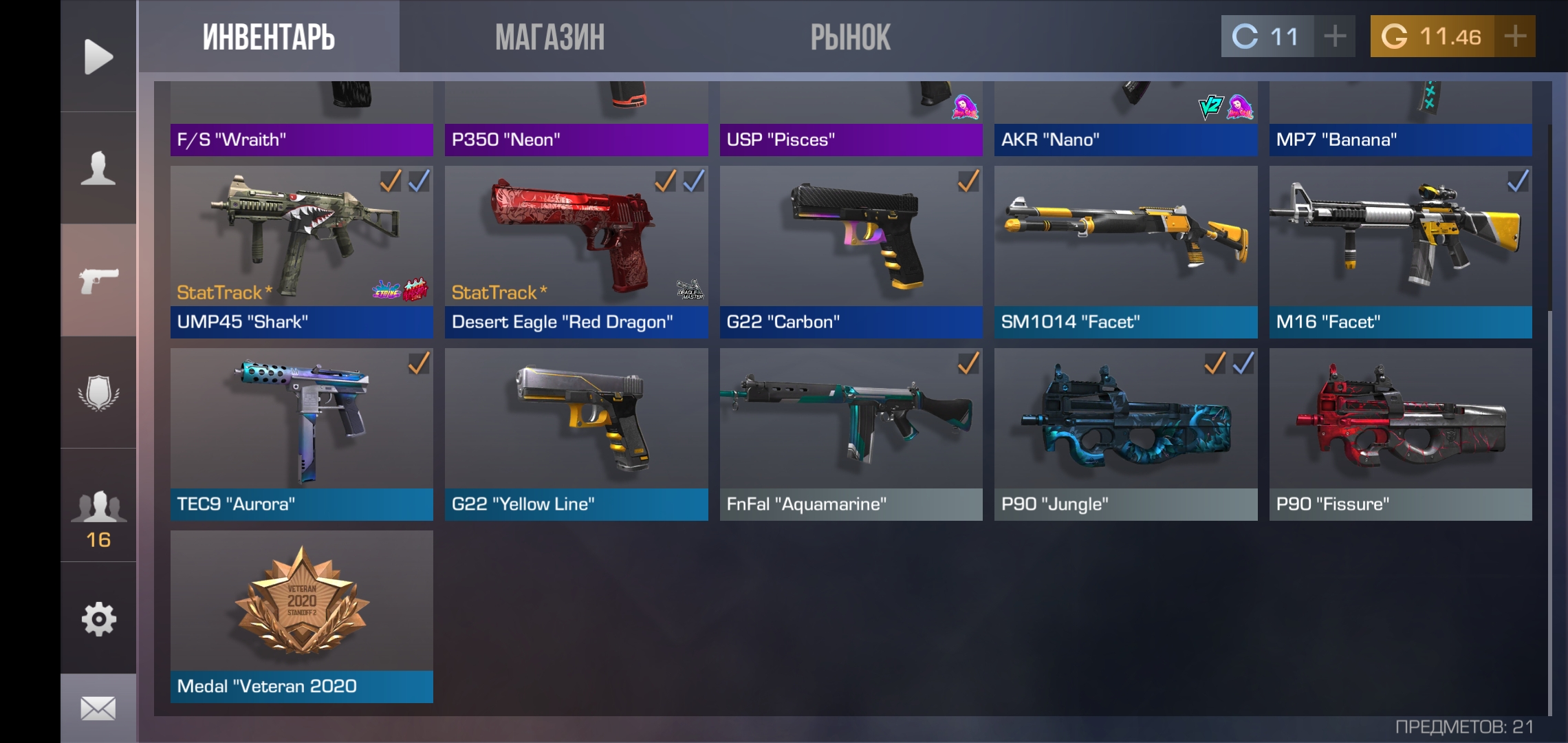
Task: Pick the G22 "Carbon" pistol skin
Action: point(851,252)
